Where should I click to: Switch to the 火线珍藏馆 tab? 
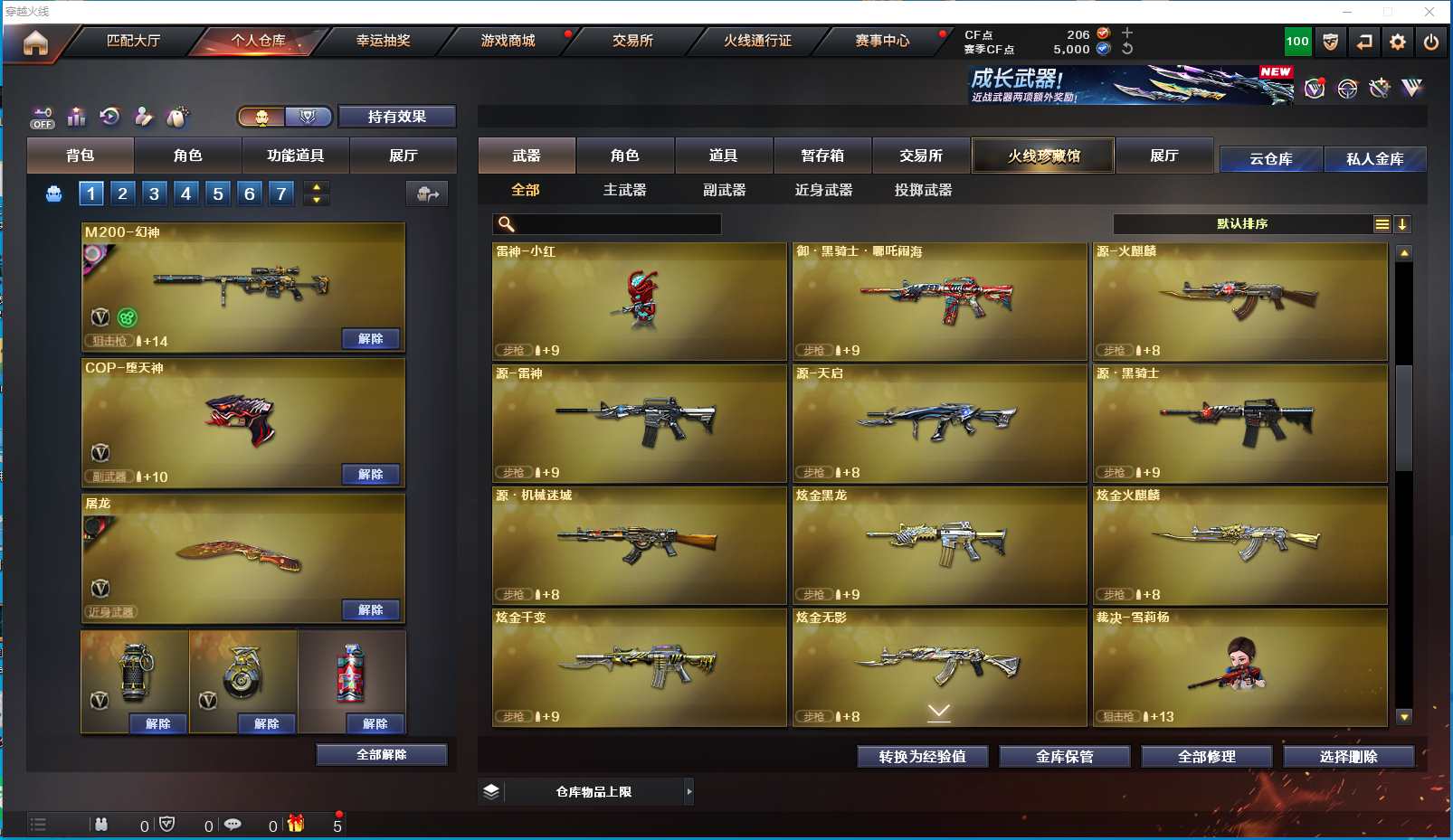pyautogui.click(x=1043, y=156)
